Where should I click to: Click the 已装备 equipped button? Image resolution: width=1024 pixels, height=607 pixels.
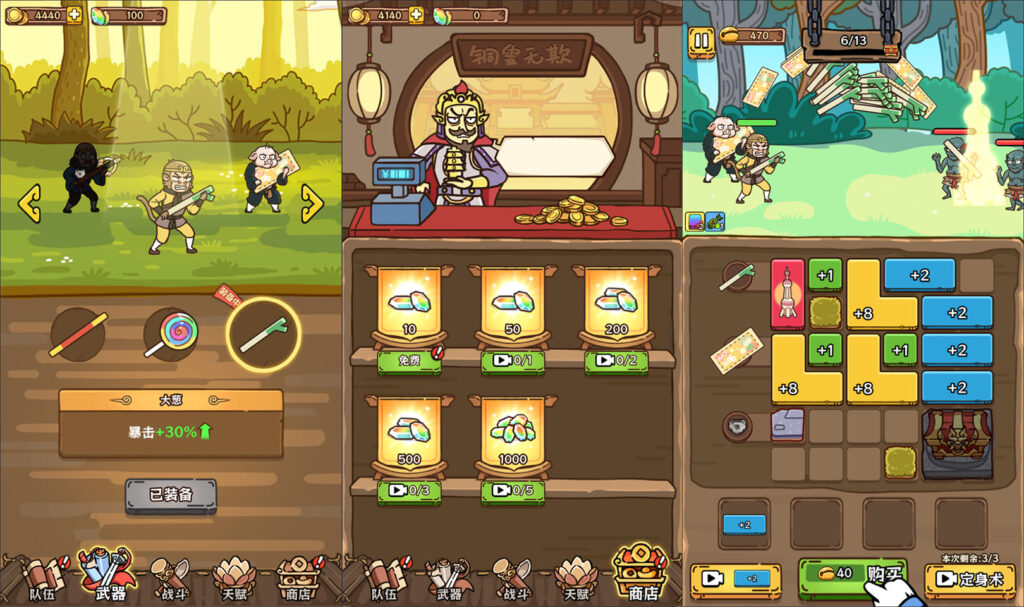coord(171,496)
